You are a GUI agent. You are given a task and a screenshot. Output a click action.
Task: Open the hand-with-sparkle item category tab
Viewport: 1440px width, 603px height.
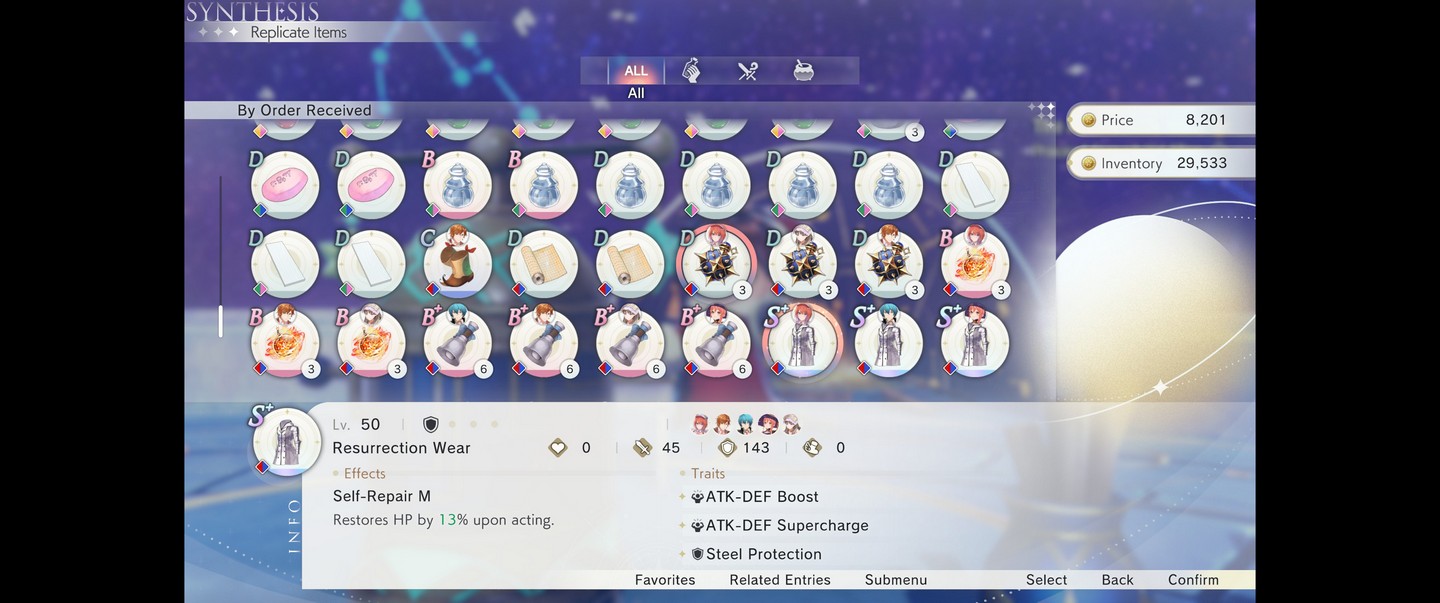[691, 71]
